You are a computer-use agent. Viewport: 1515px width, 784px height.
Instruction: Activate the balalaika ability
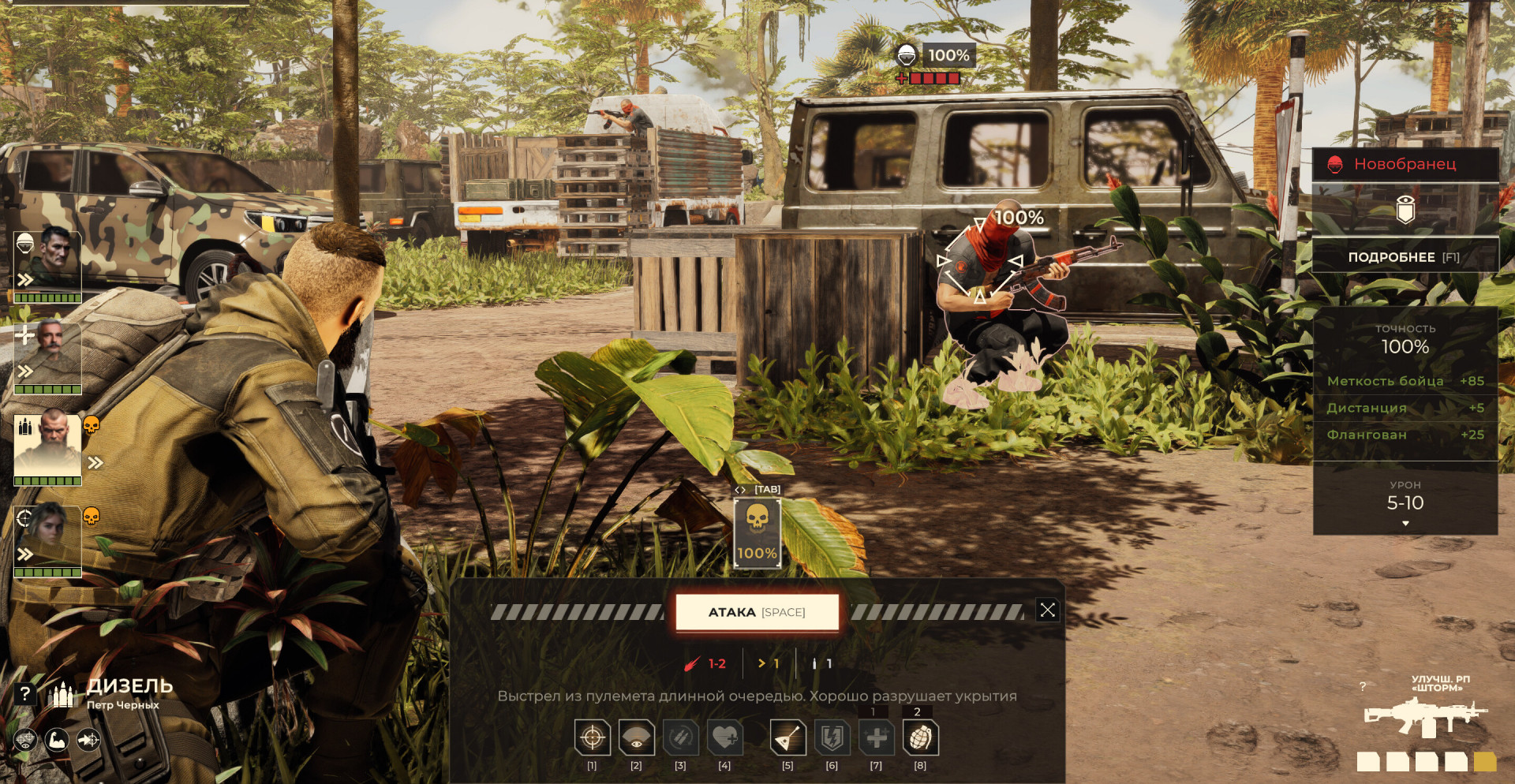787,738
